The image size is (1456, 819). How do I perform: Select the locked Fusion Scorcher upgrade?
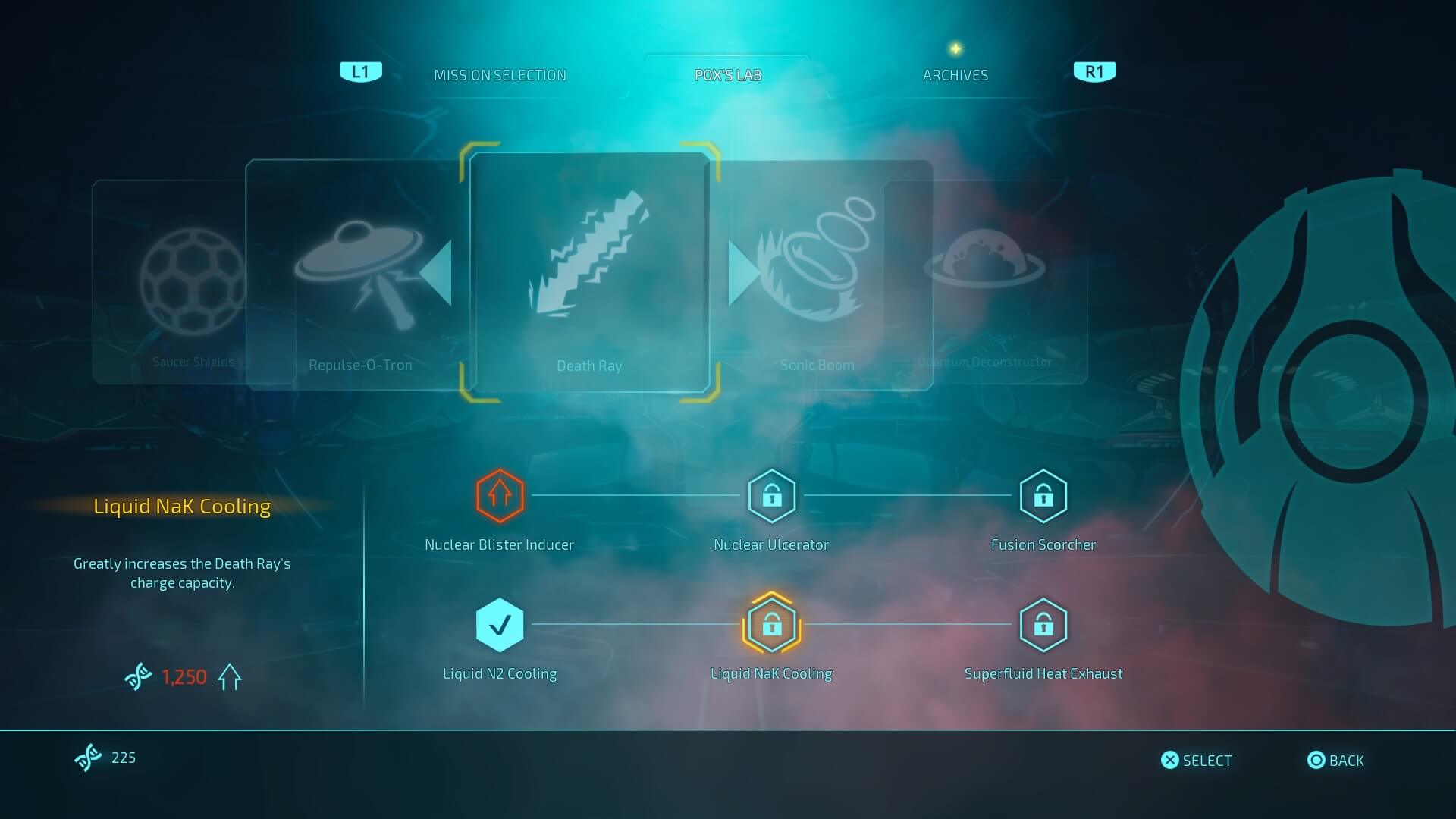(x=1043, y=496)
